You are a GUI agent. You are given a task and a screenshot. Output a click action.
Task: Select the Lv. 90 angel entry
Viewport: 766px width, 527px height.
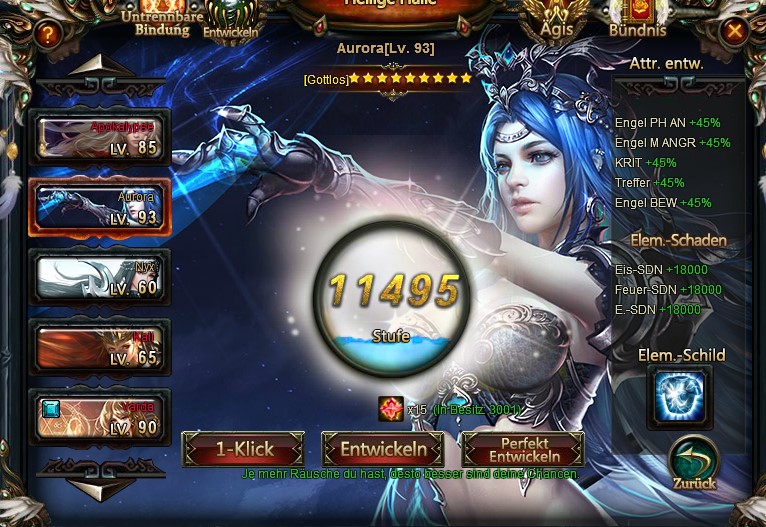tap(99, 417)
